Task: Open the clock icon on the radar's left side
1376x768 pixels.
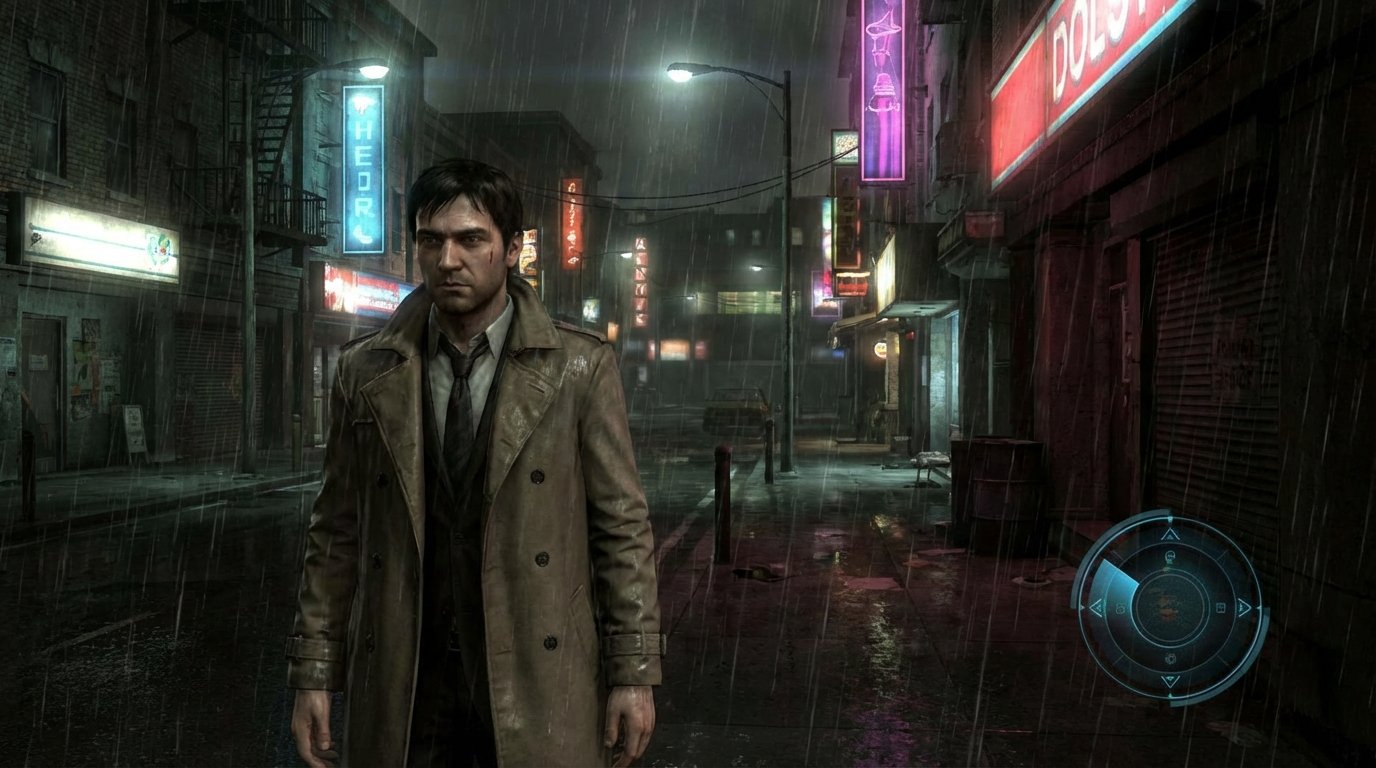Action: coord(1119,607)
